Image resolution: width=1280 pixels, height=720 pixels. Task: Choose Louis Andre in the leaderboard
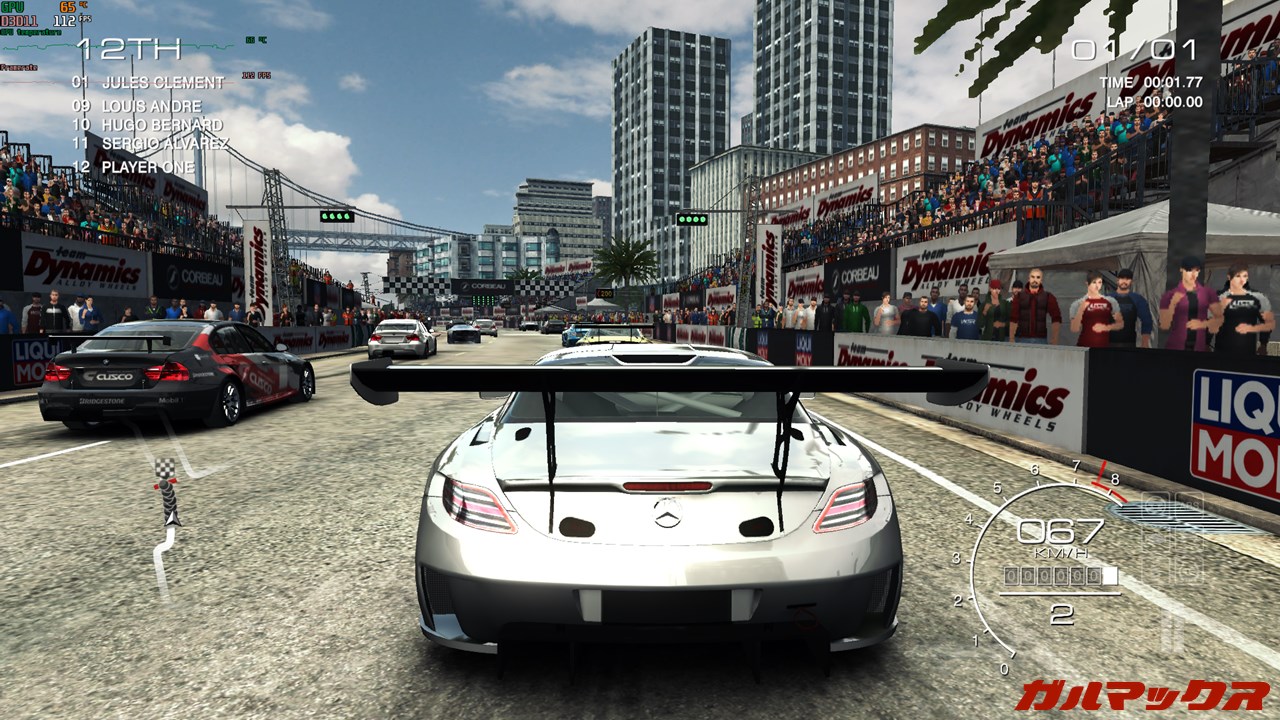[x=137, y=106]
